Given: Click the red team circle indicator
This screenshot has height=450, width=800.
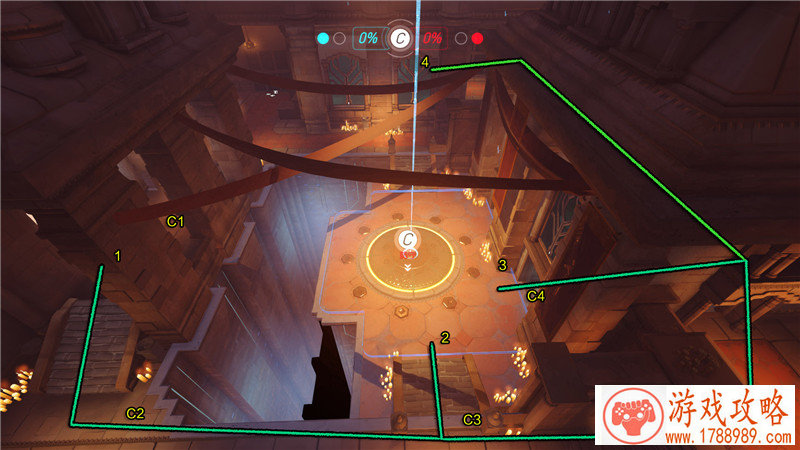Looking at the screenshot, I should coord(478,39).
